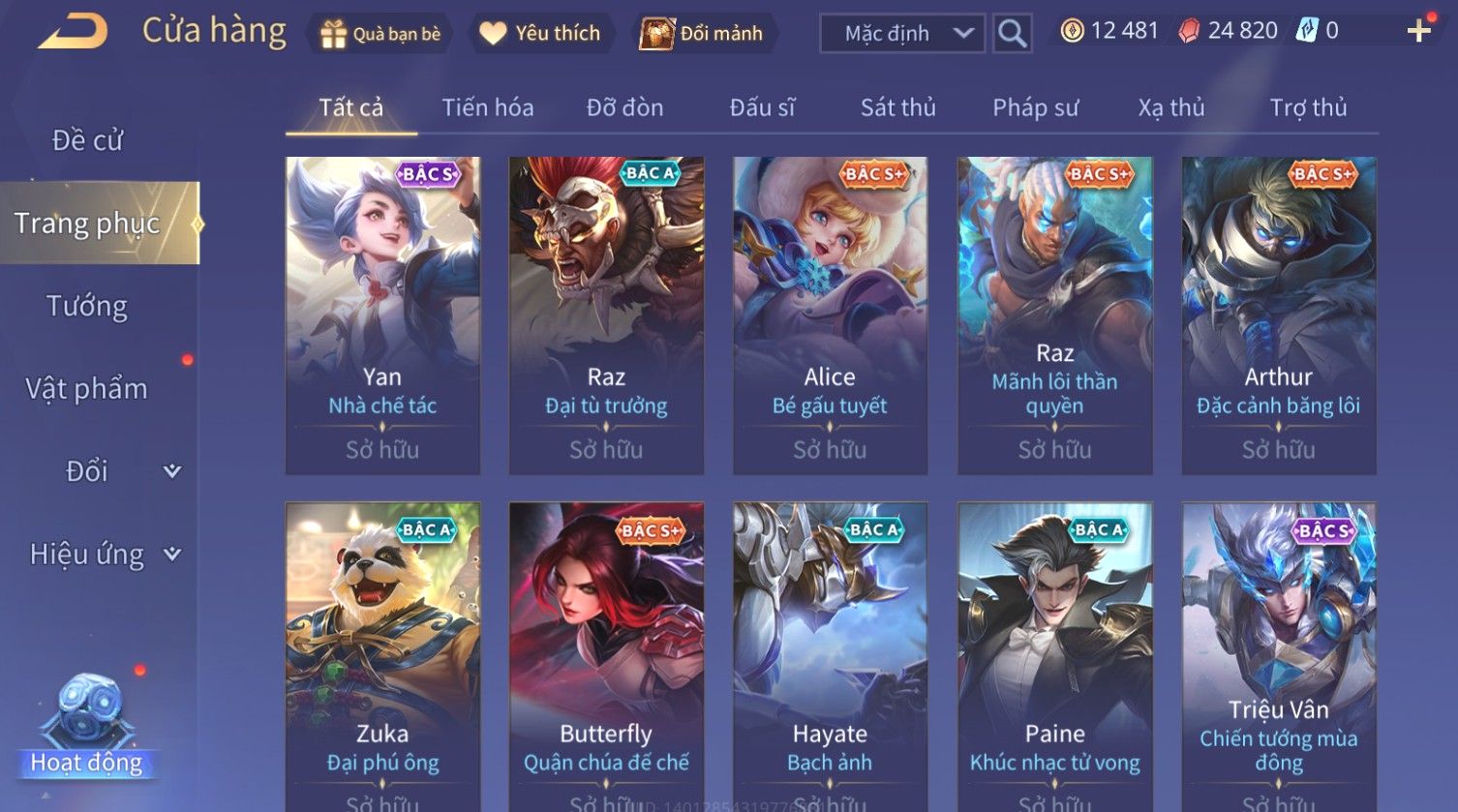The height and width of the screenshot is (812, 1458).
Task: Go back with the return arrow
Action: [x=73, y=32]
